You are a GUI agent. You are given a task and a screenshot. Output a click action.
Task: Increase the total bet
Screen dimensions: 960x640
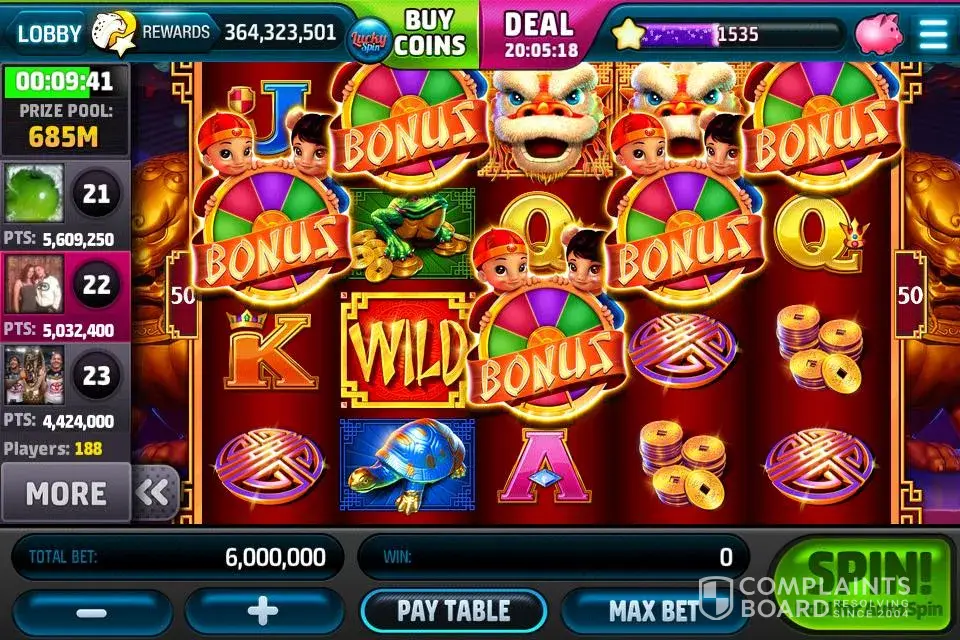(x=265, y=611)
